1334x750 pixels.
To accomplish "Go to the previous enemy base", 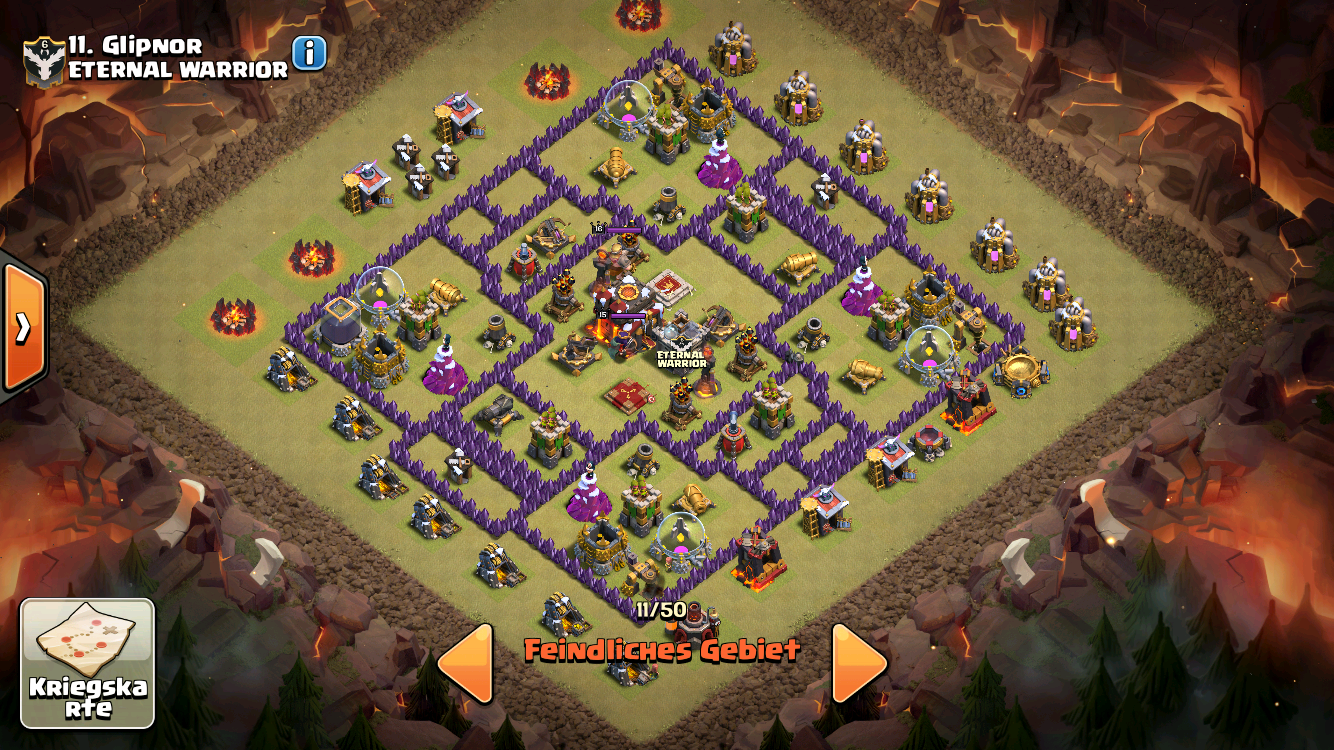I will click(467, 662).
